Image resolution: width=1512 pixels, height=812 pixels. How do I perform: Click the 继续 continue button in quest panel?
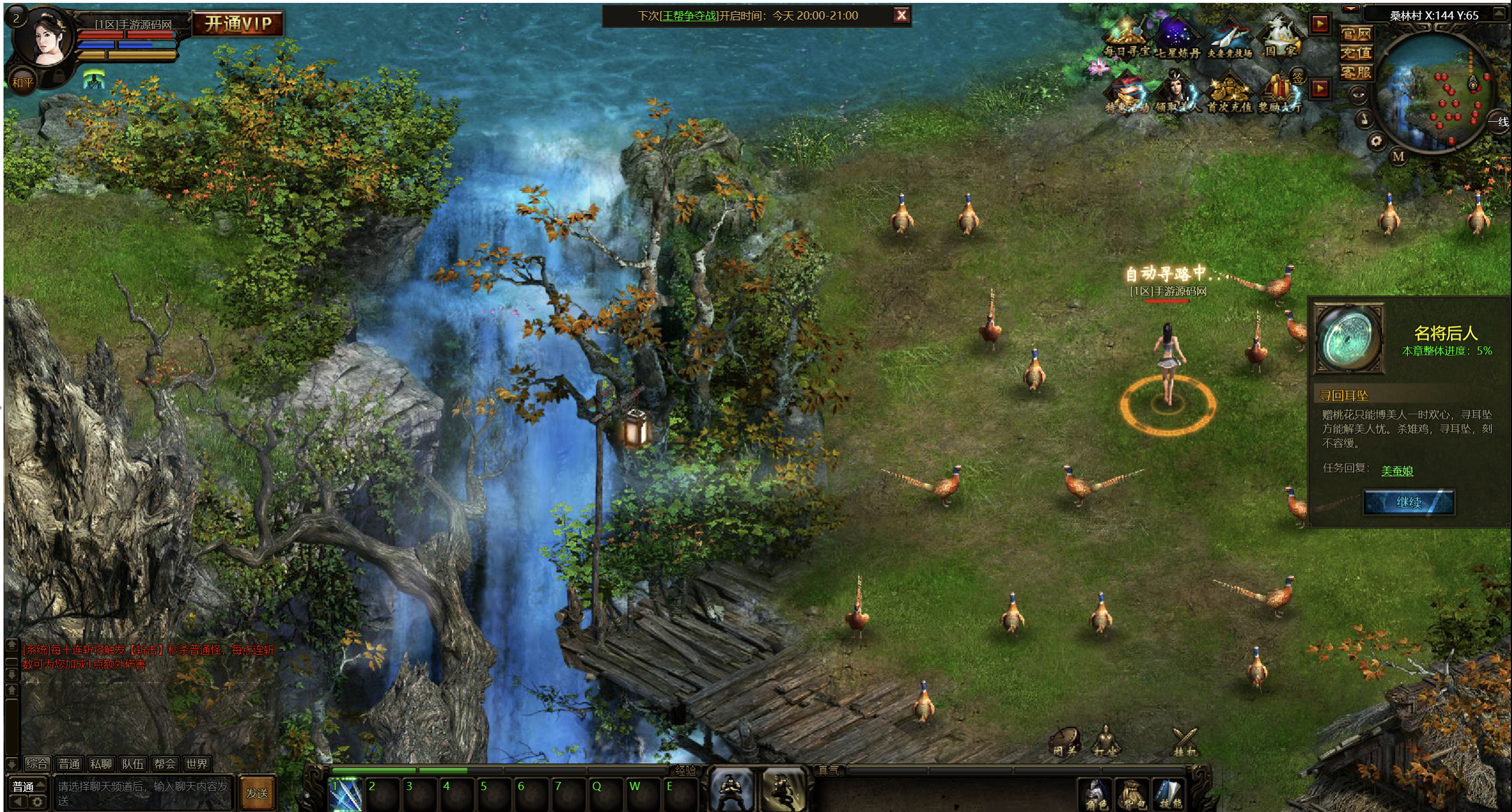1409,503
